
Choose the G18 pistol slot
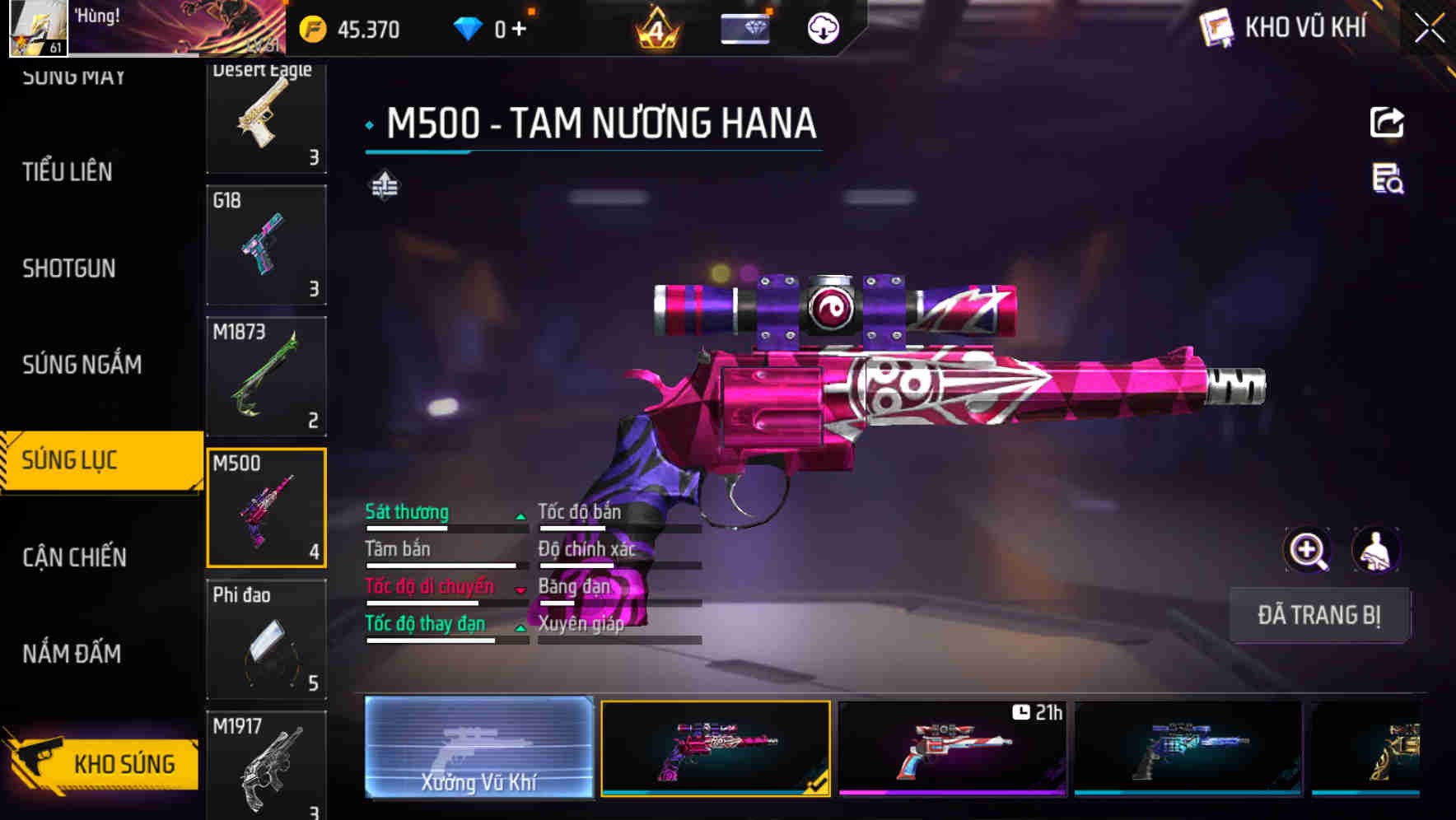coord(266,245)
